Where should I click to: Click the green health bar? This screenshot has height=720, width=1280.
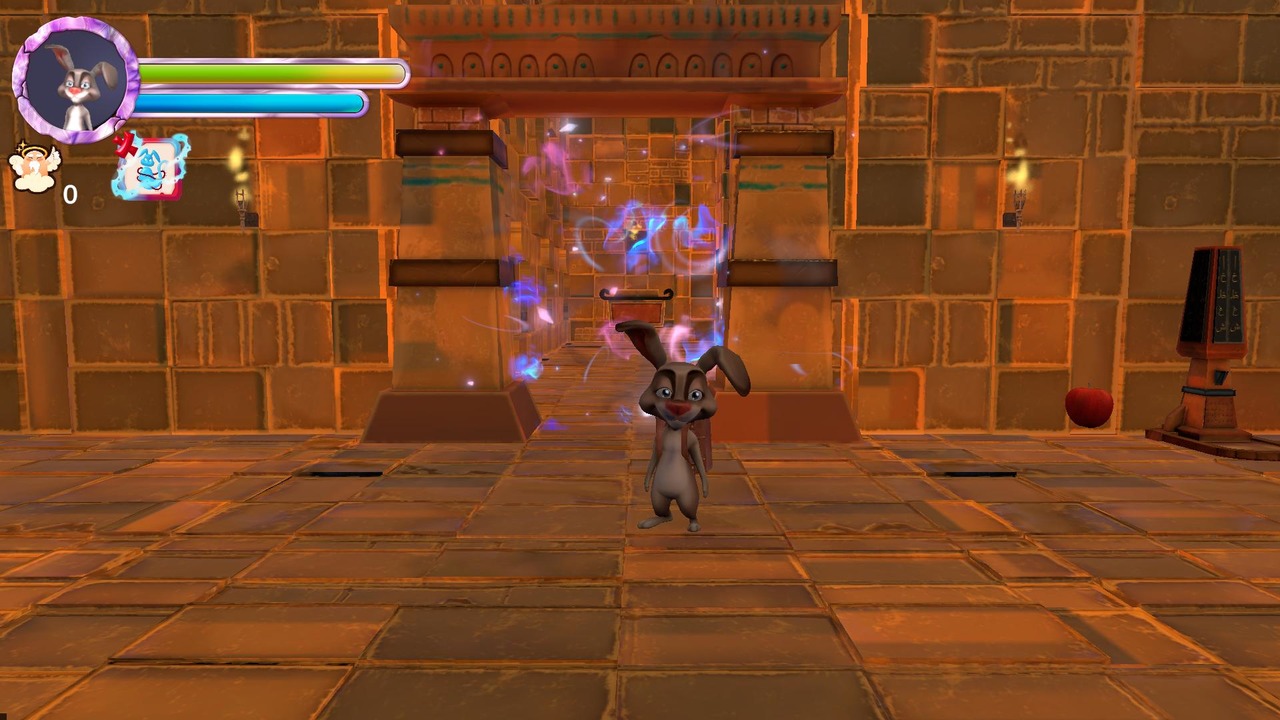[x=270, y=70]
